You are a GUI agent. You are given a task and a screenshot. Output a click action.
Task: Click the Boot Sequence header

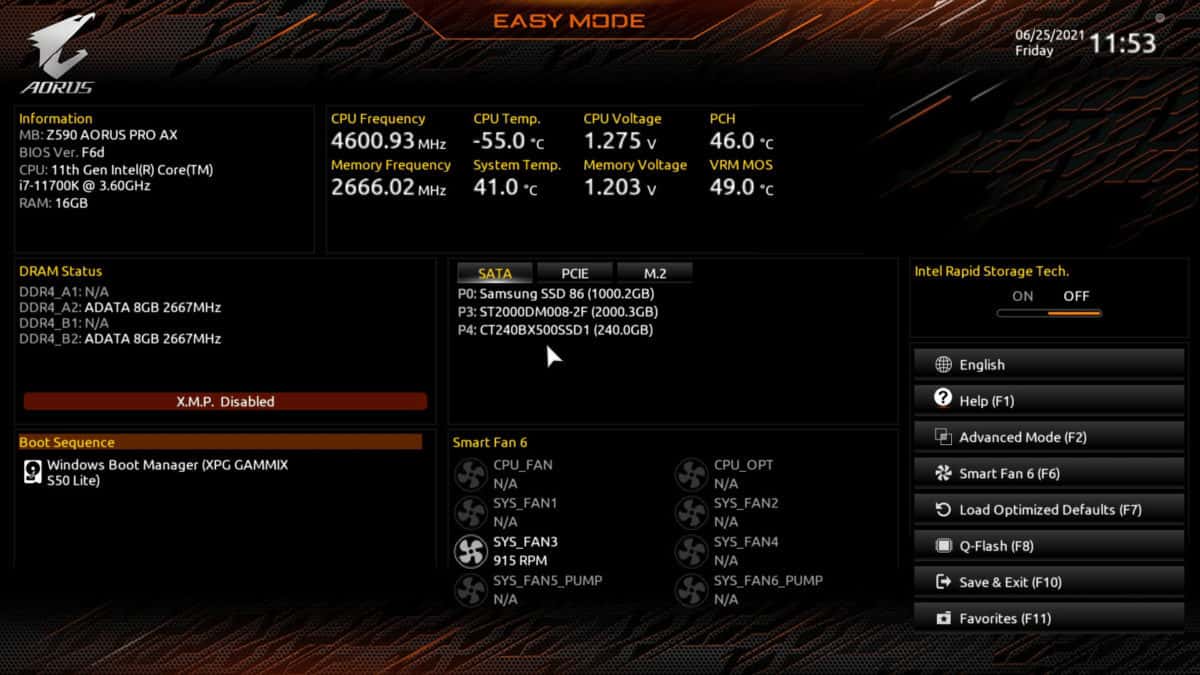220,442
